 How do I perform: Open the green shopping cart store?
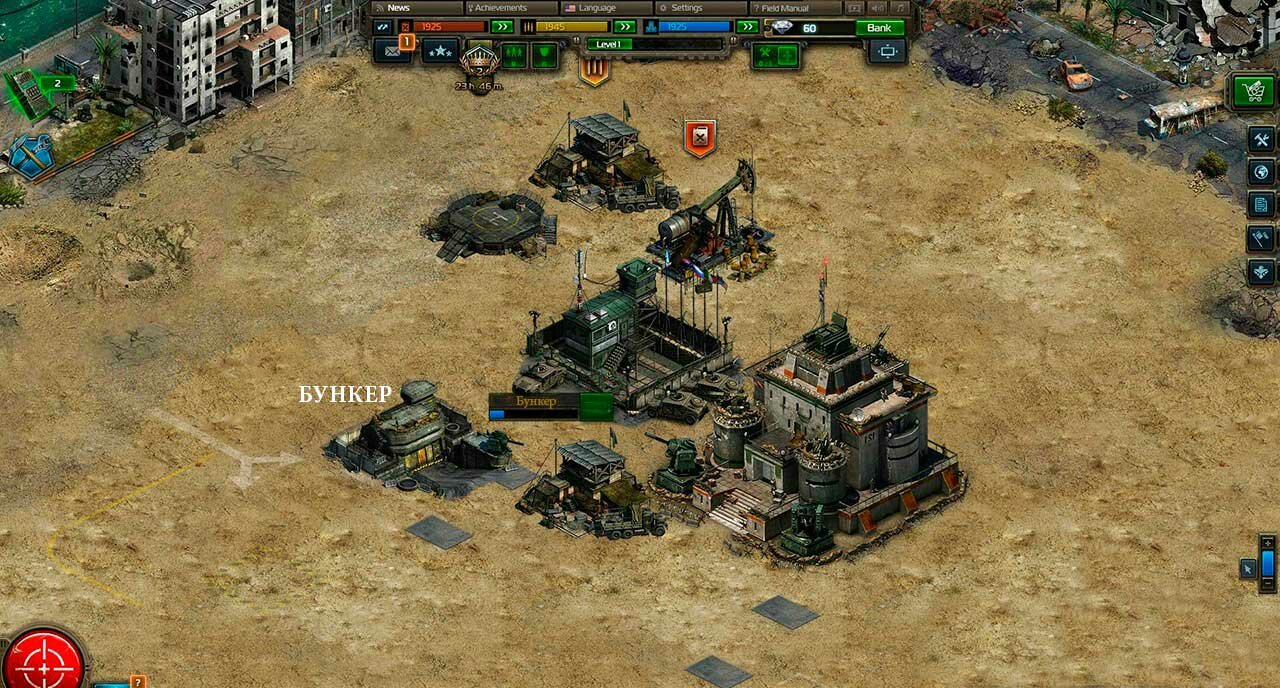pos(1253,92)
